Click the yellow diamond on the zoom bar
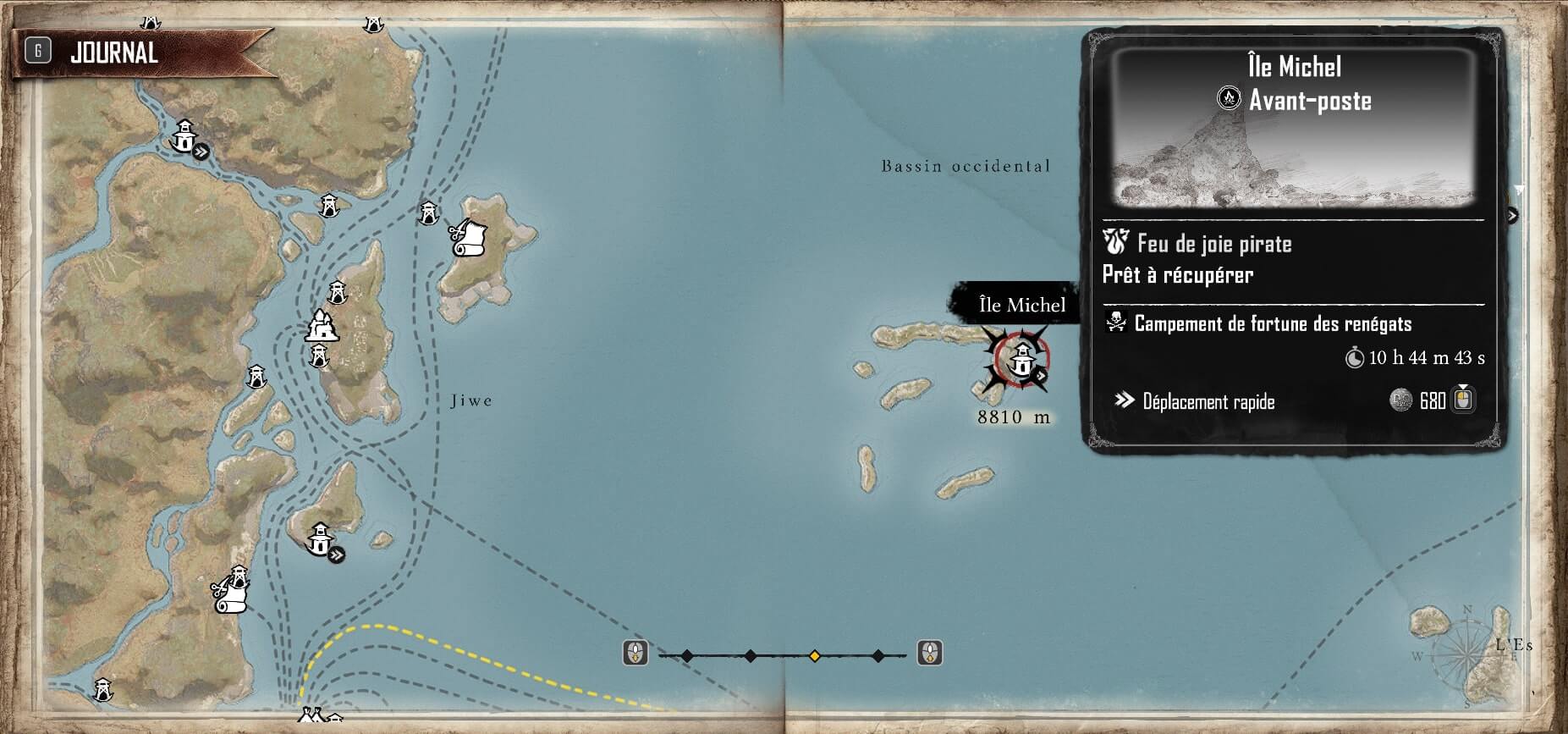Image resolution: width=1568 pixels, height=734 pixels. [x=814, y=655]
